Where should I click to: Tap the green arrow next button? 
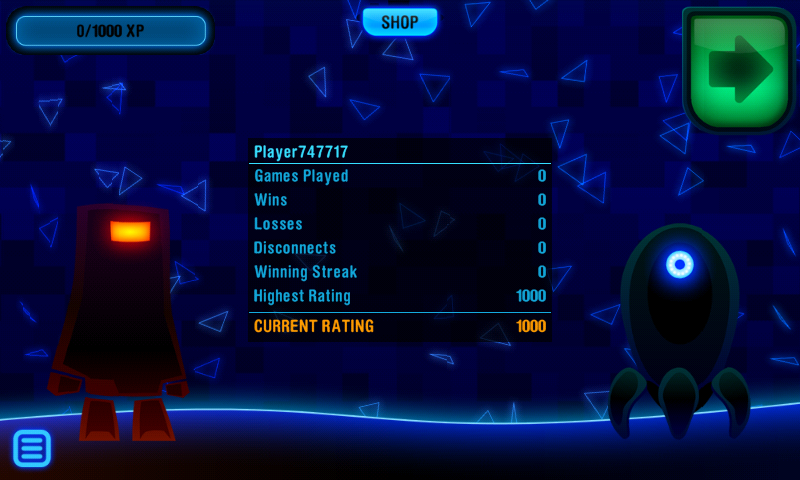(739, 68)
